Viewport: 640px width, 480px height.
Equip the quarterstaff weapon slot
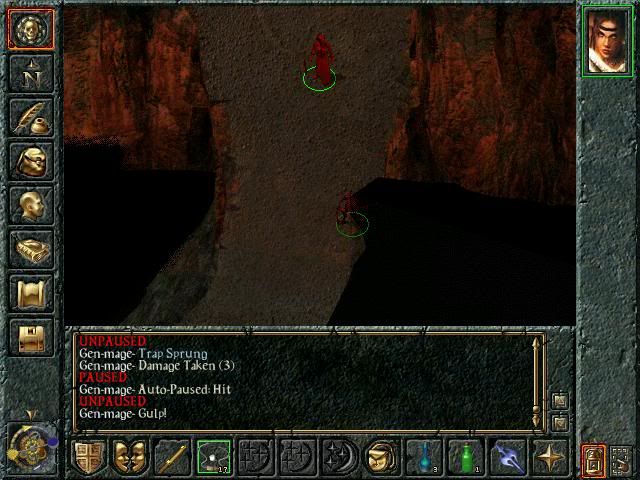[x=170, y=458]
